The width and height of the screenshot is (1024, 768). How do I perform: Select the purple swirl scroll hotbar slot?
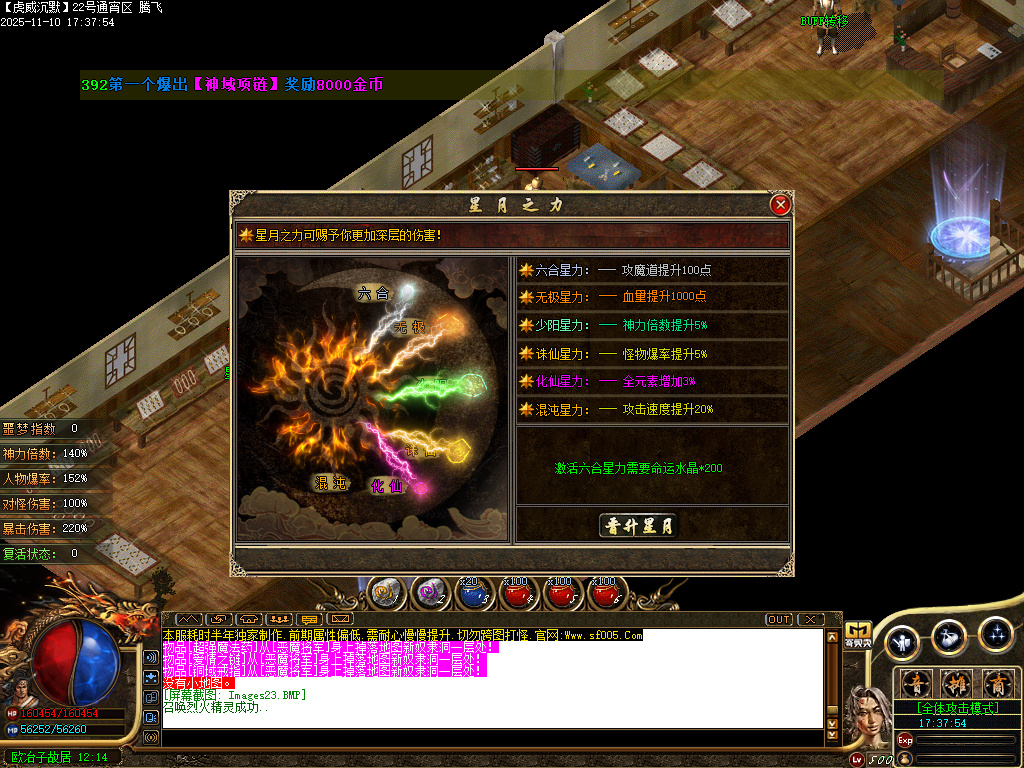pos(430,593)
